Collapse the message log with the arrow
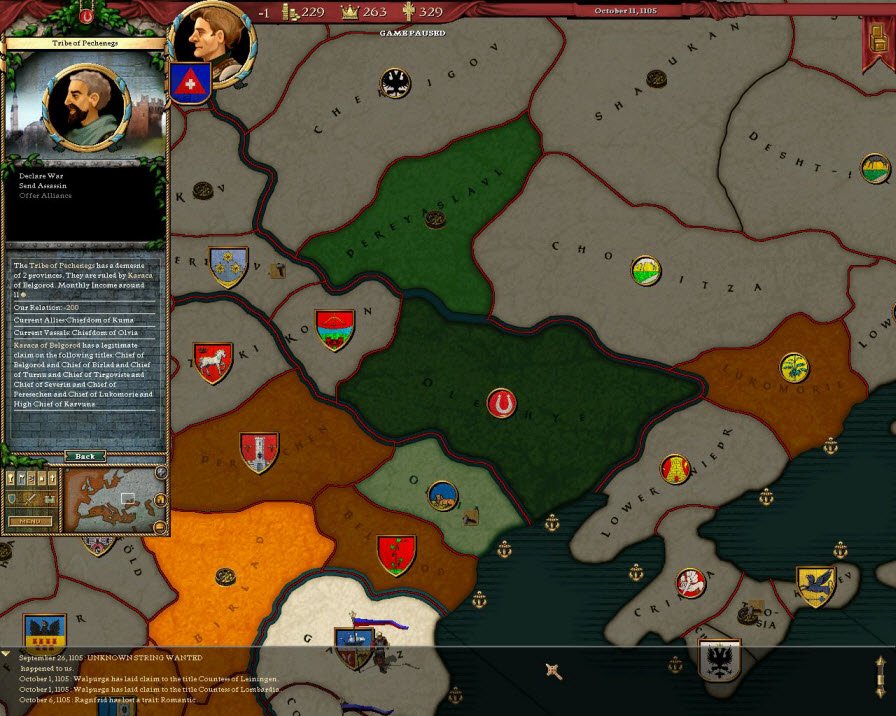The height and width of the screenshot is (716, 896). tap(7, 655)
